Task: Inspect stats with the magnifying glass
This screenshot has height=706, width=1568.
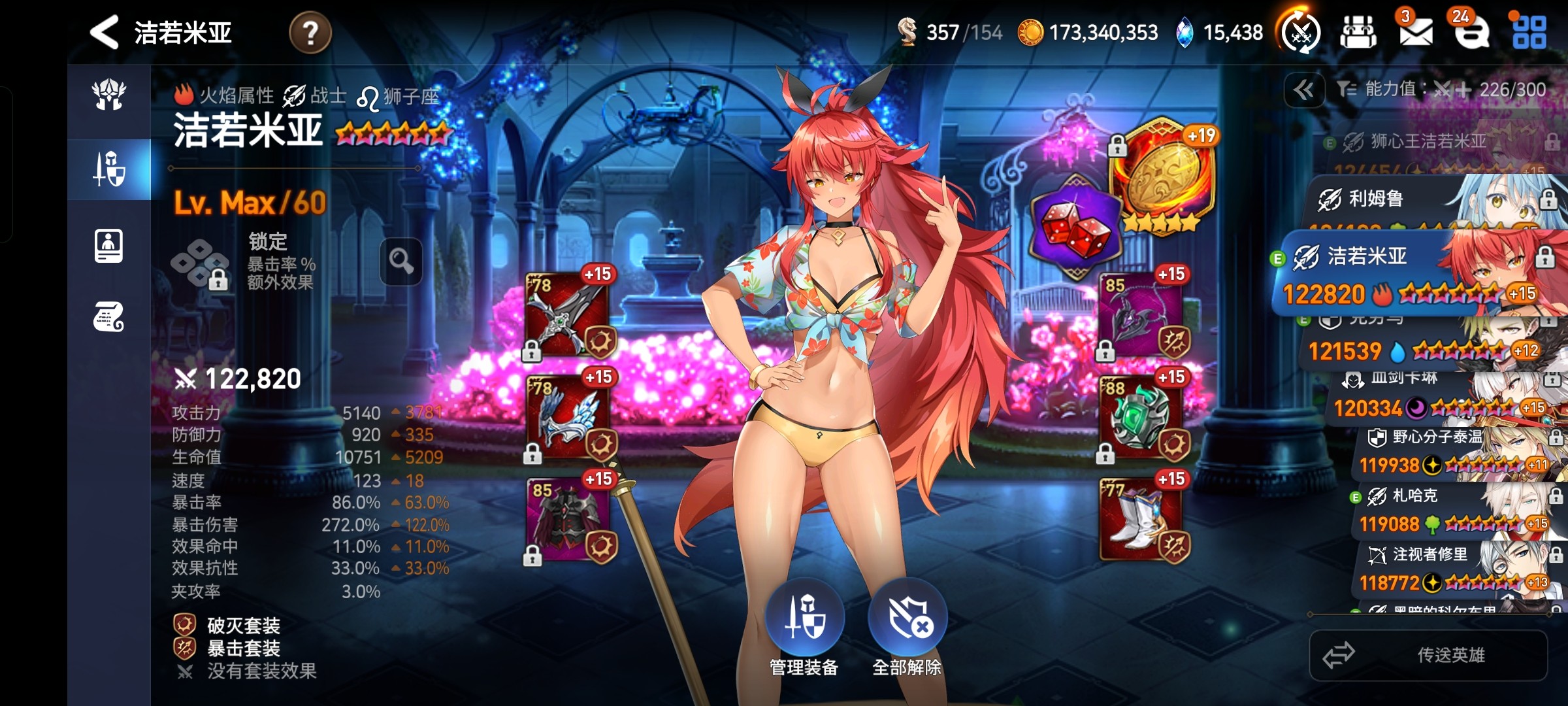Action: [401, 261]
